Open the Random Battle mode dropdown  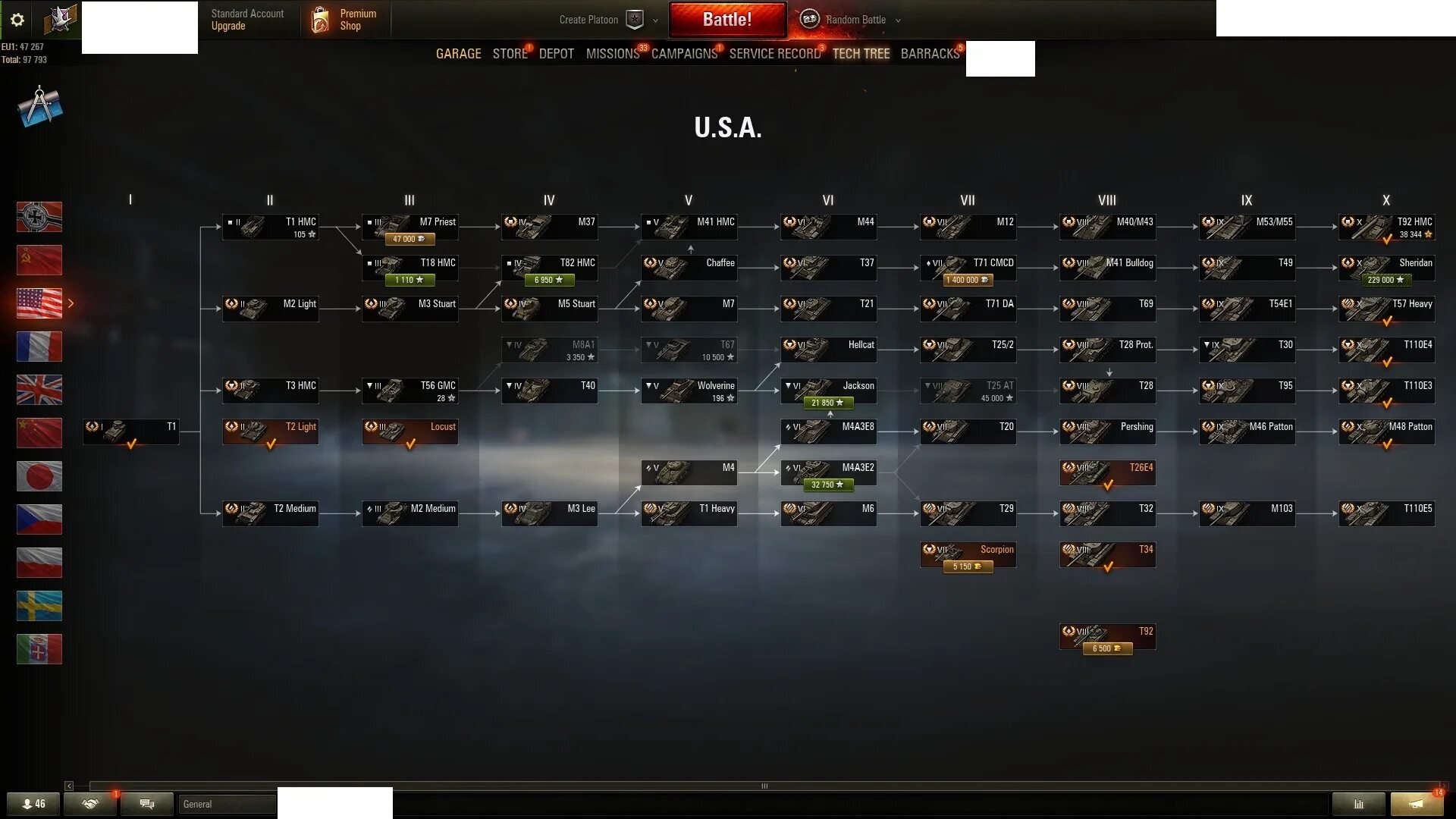click(855, 20)
